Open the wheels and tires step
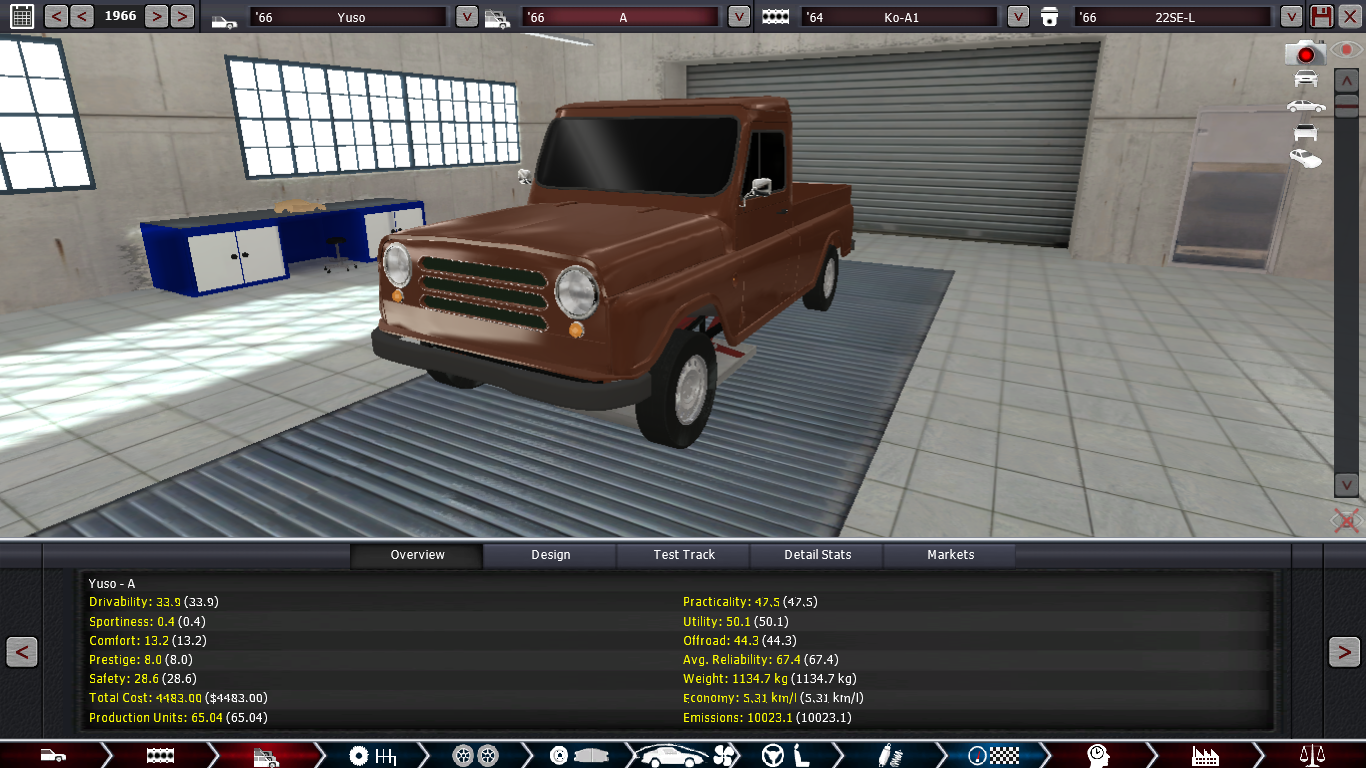This screenshot has width=1366, height=768. [x=475, y=755]
